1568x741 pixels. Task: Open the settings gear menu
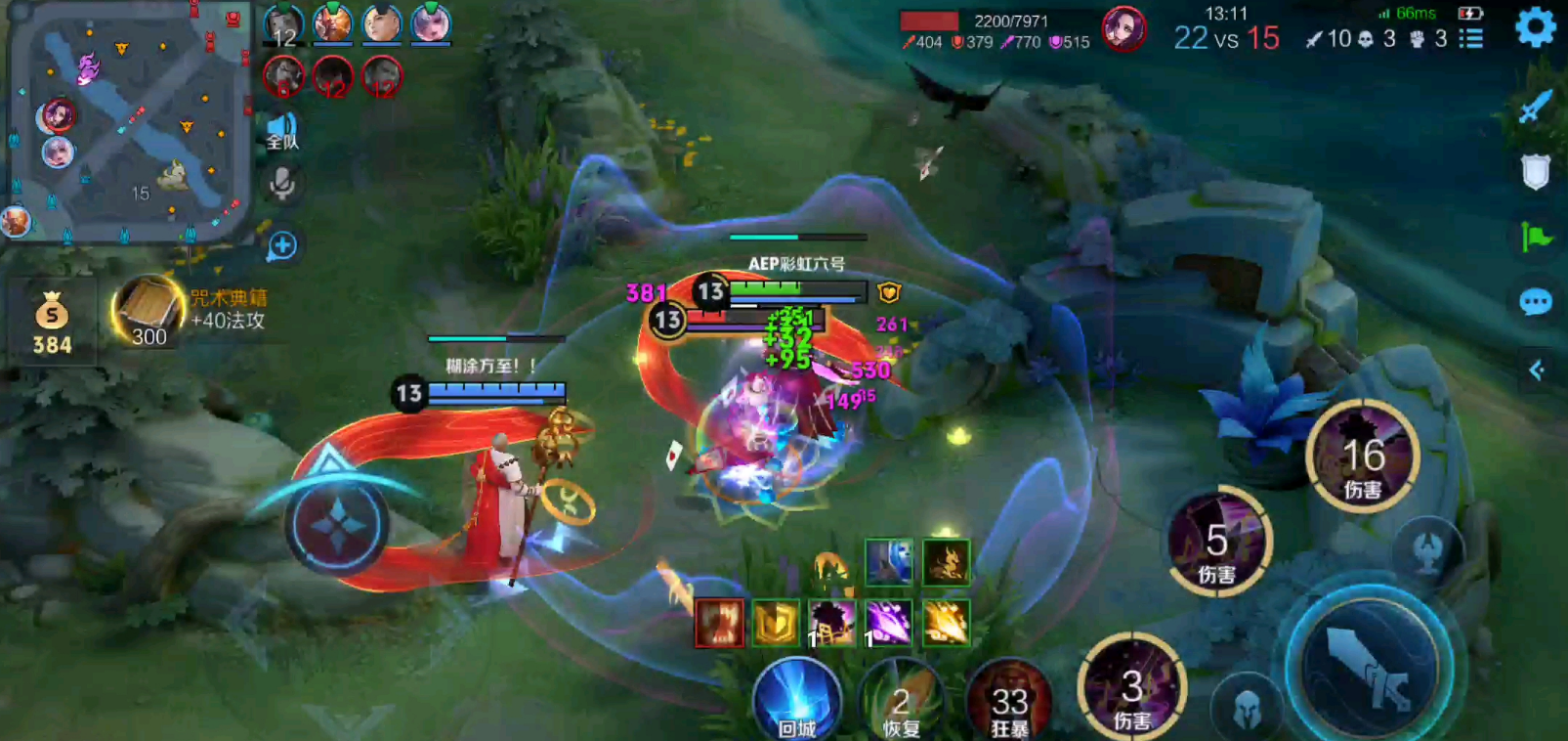click(x=1535, y=27)
